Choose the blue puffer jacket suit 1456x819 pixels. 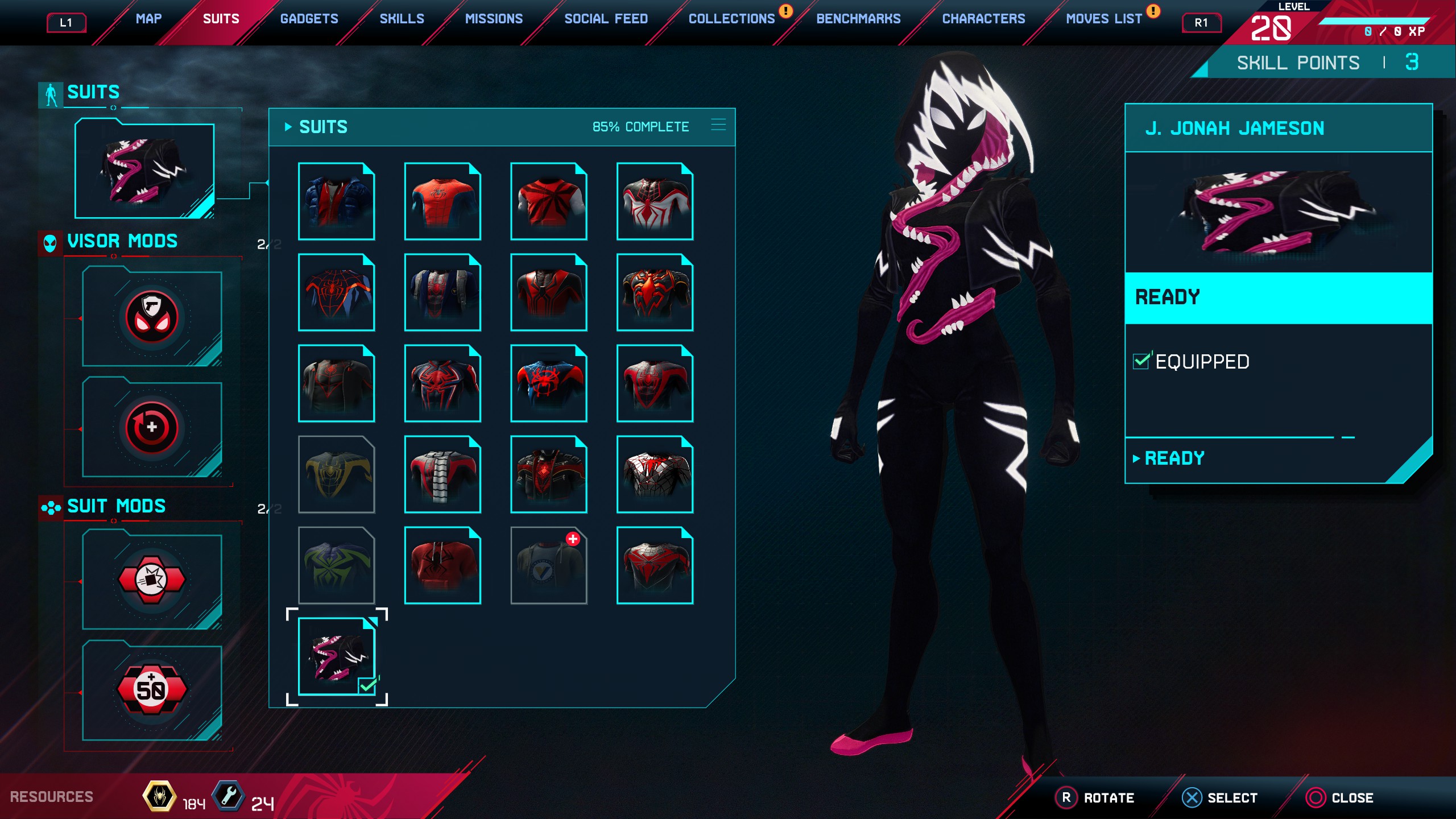click(336, 201)
